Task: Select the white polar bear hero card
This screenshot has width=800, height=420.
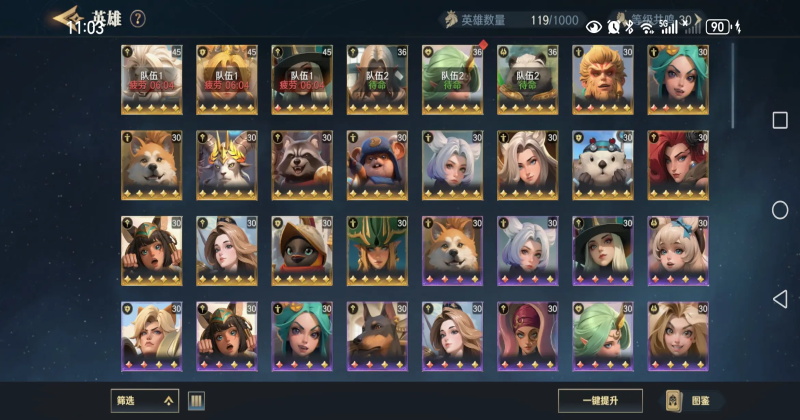Action: click(x=603, y=164)
